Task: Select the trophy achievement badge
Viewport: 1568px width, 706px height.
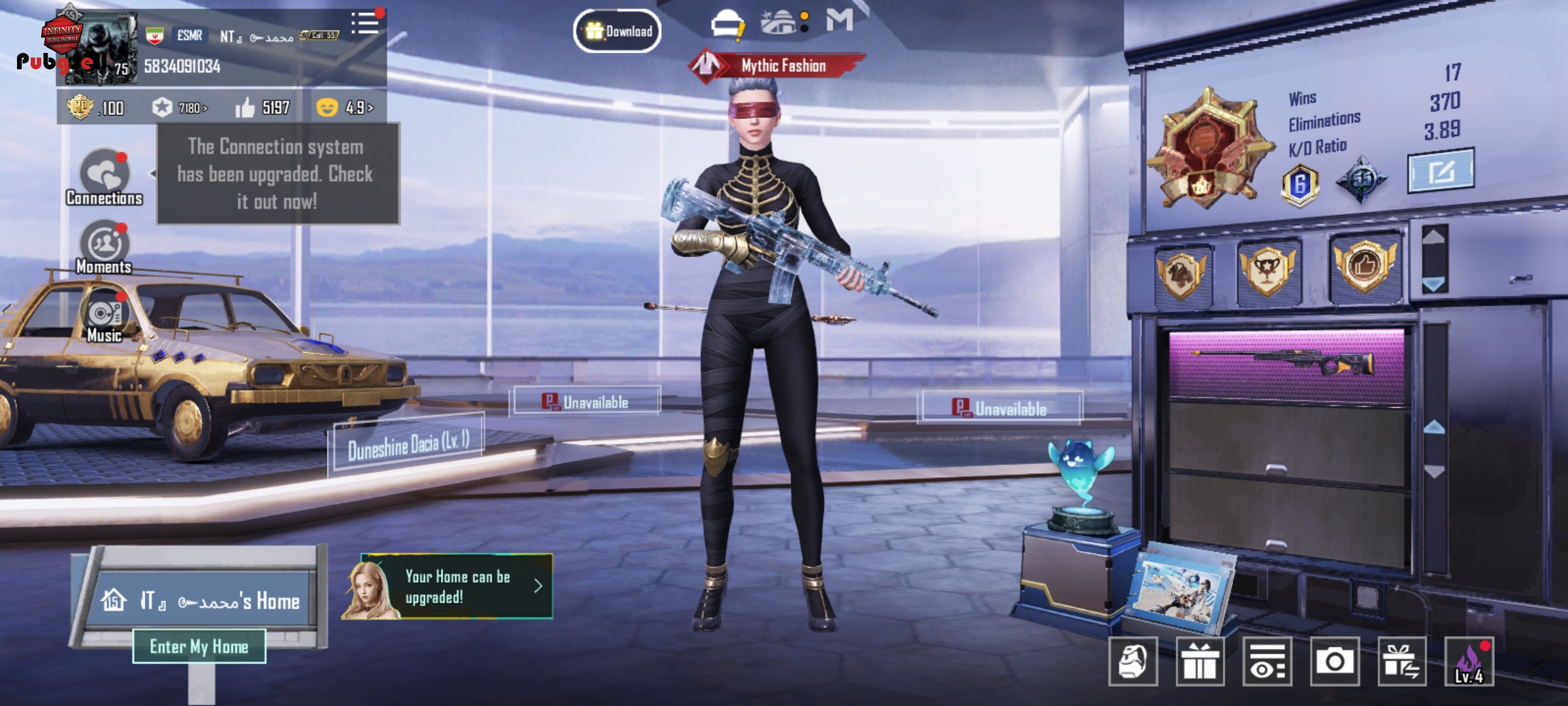Action: [1268, 269]
